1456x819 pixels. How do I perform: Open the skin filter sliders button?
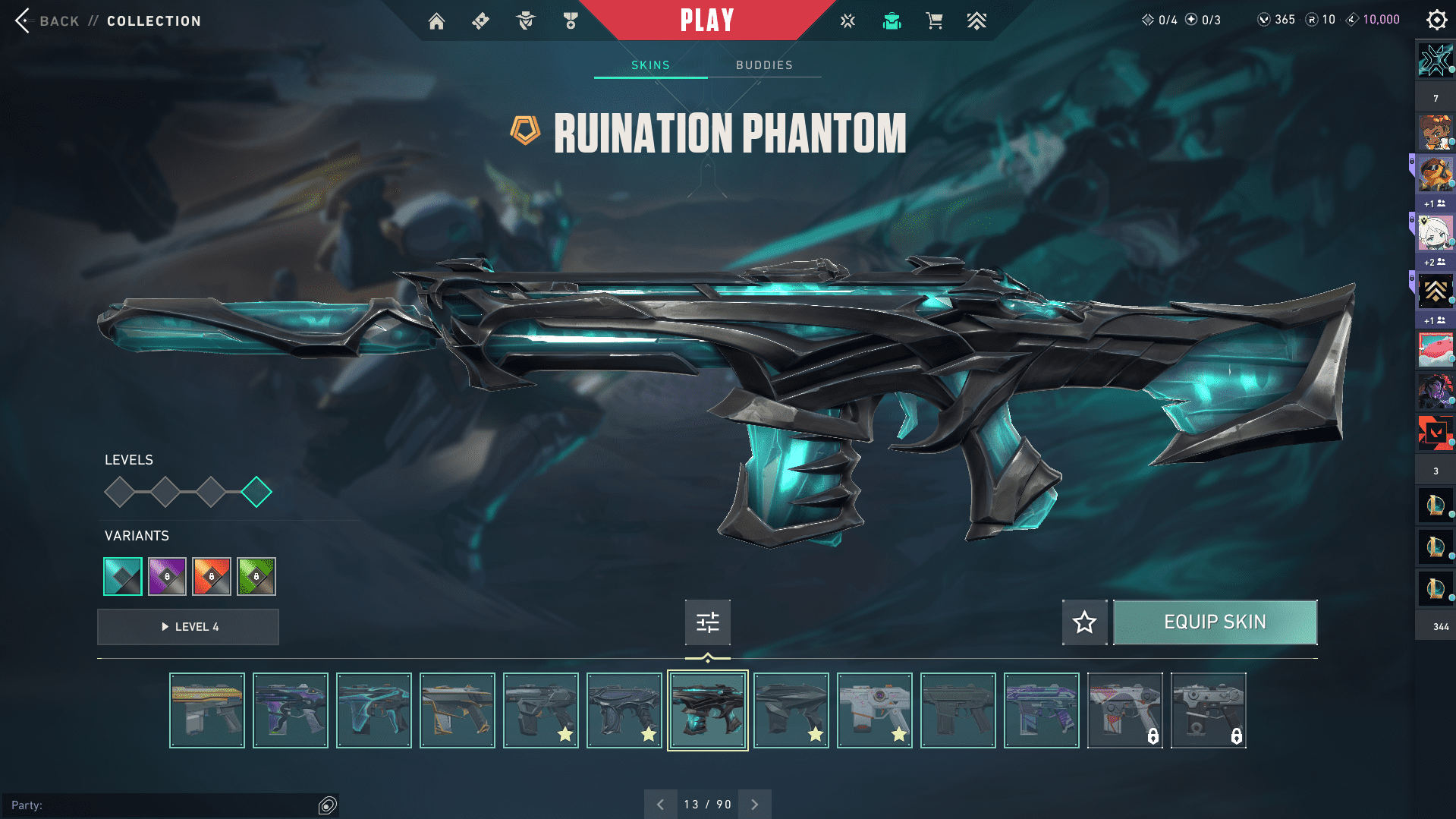click(707, 622)
